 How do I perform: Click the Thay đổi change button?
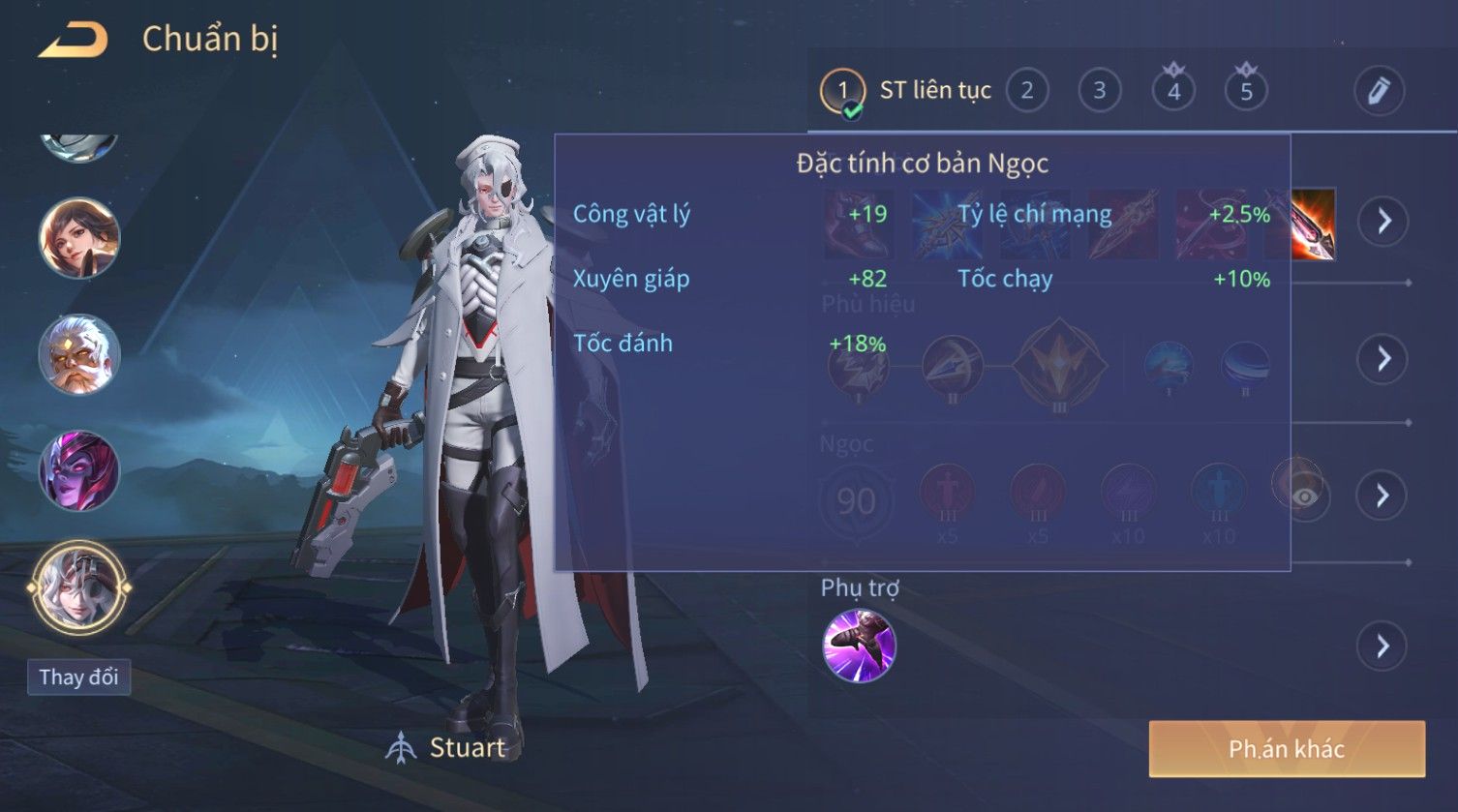(x=78, y=677)
